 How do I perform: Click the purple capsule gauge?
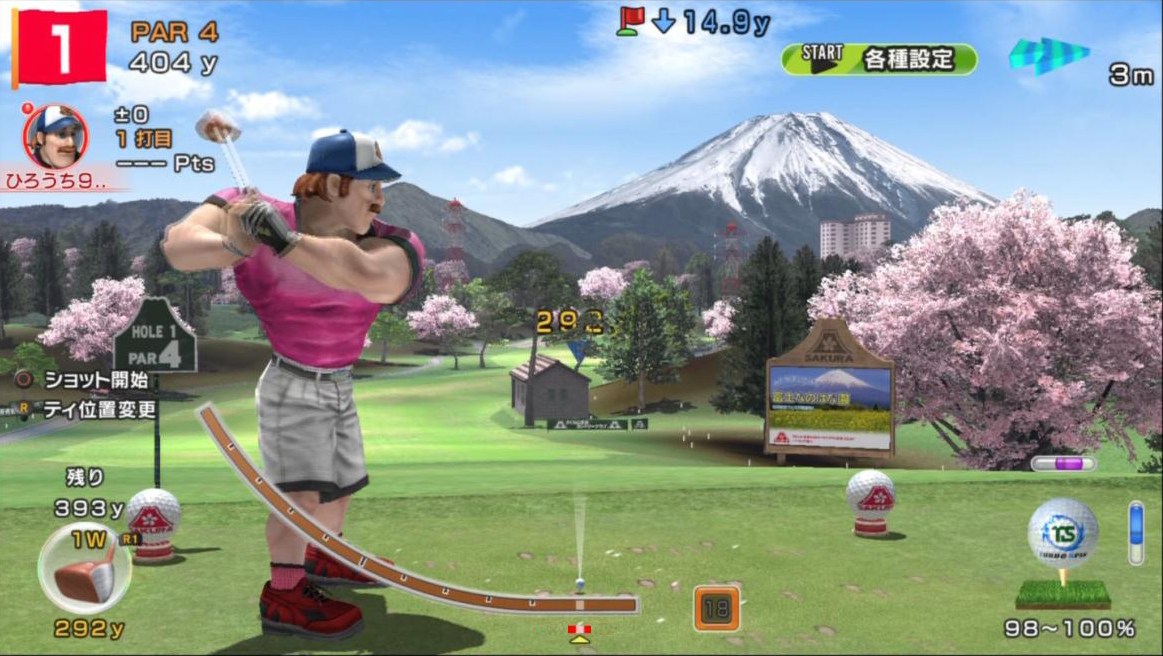tap(1063, 463)
